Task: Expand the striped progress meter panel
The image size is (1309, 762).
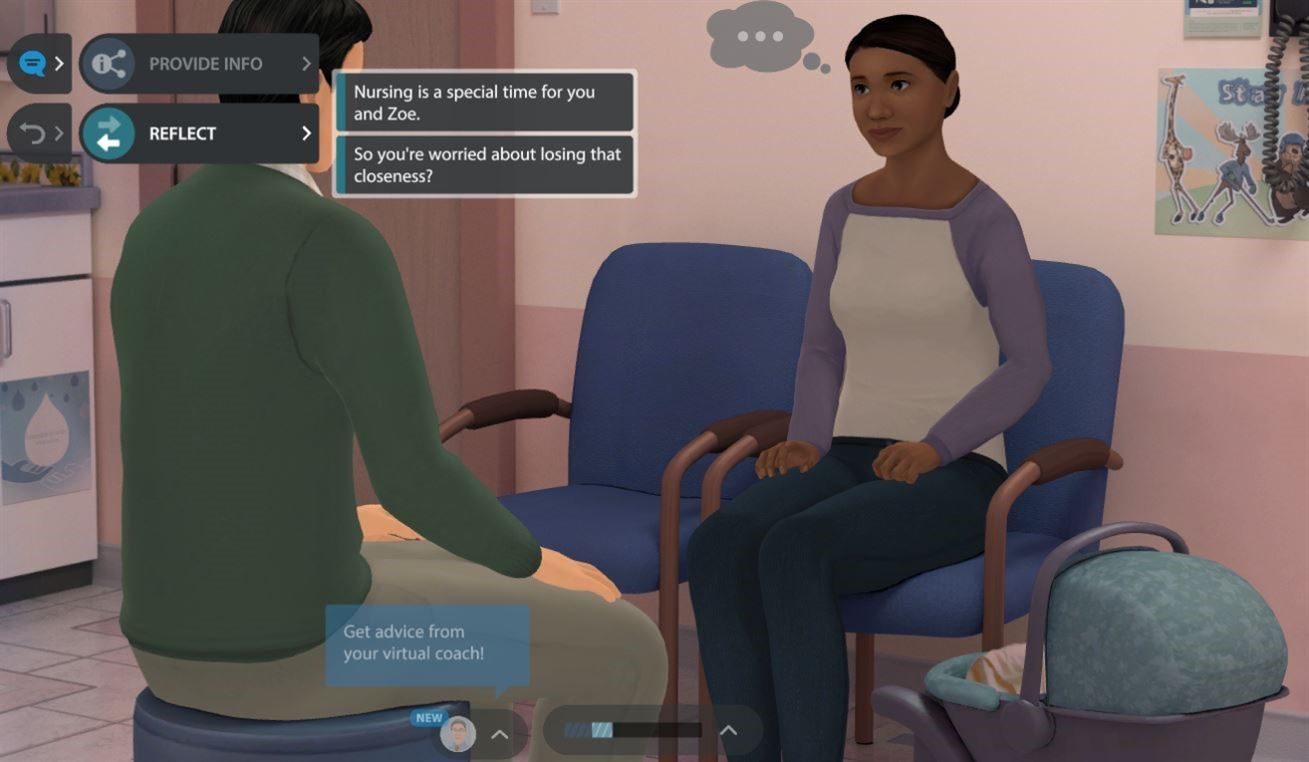Action: (x=728, y=731)
